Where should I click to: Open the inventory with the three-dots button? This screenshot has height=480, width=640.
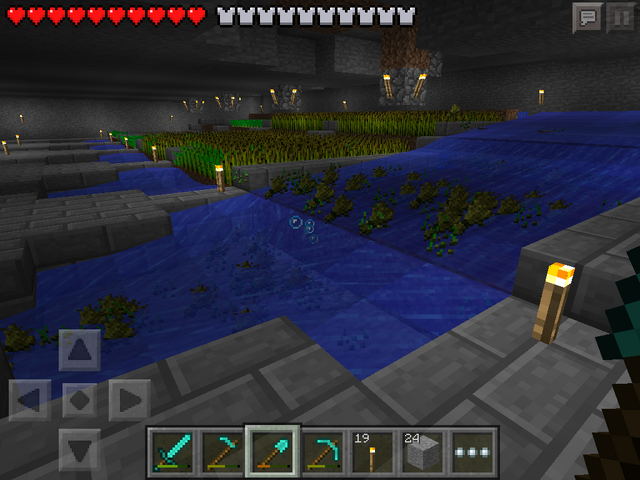click(x=472, y=452)
